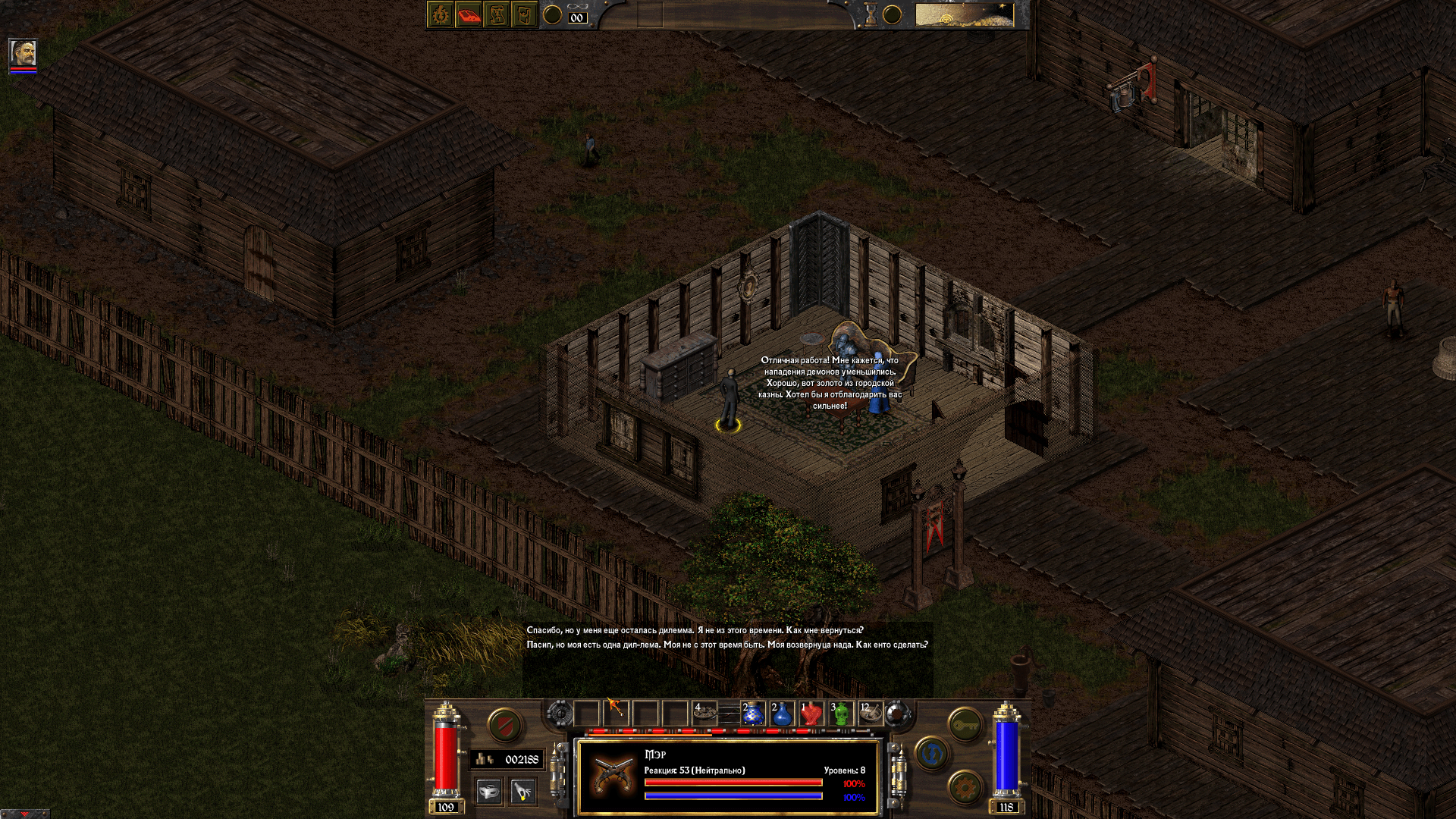This screenshot has height=819, width=1456.
Task: Use the plain blue potion hotkey slot
Action: [x=782, y=714]
